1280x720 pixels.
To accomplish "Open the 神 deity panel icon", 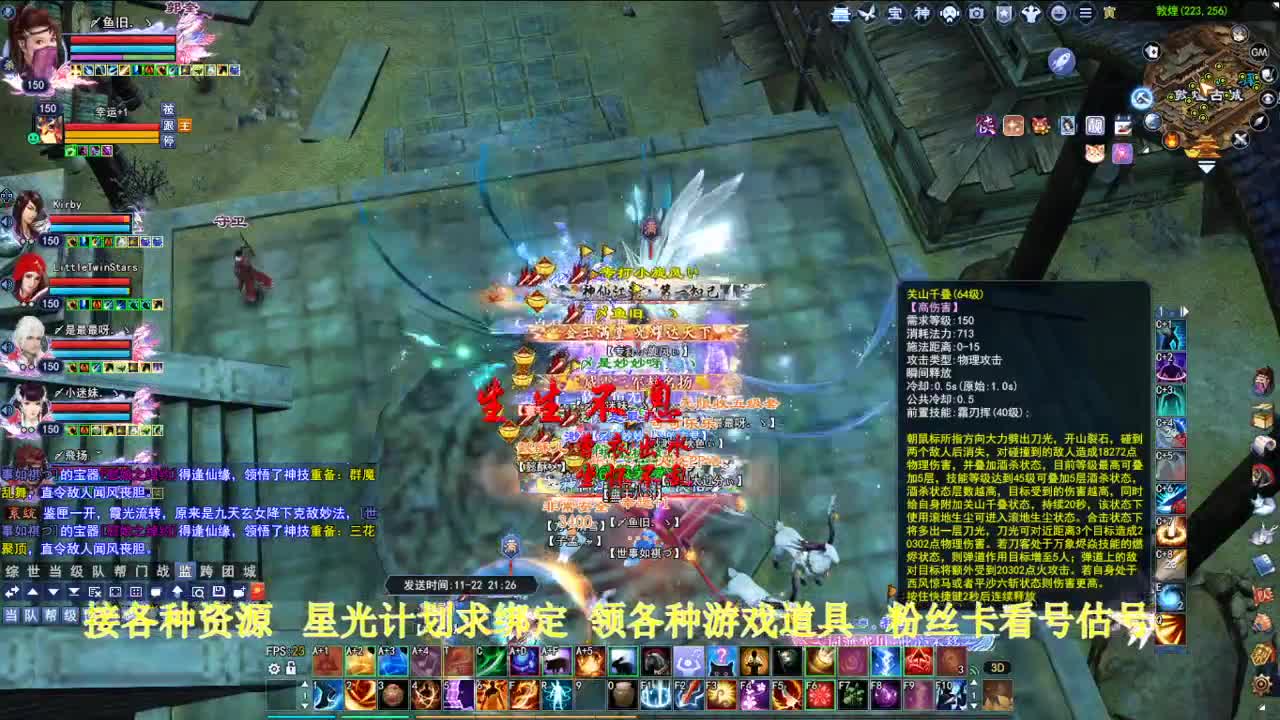I will pyautogui.click(x=921, y=13).
